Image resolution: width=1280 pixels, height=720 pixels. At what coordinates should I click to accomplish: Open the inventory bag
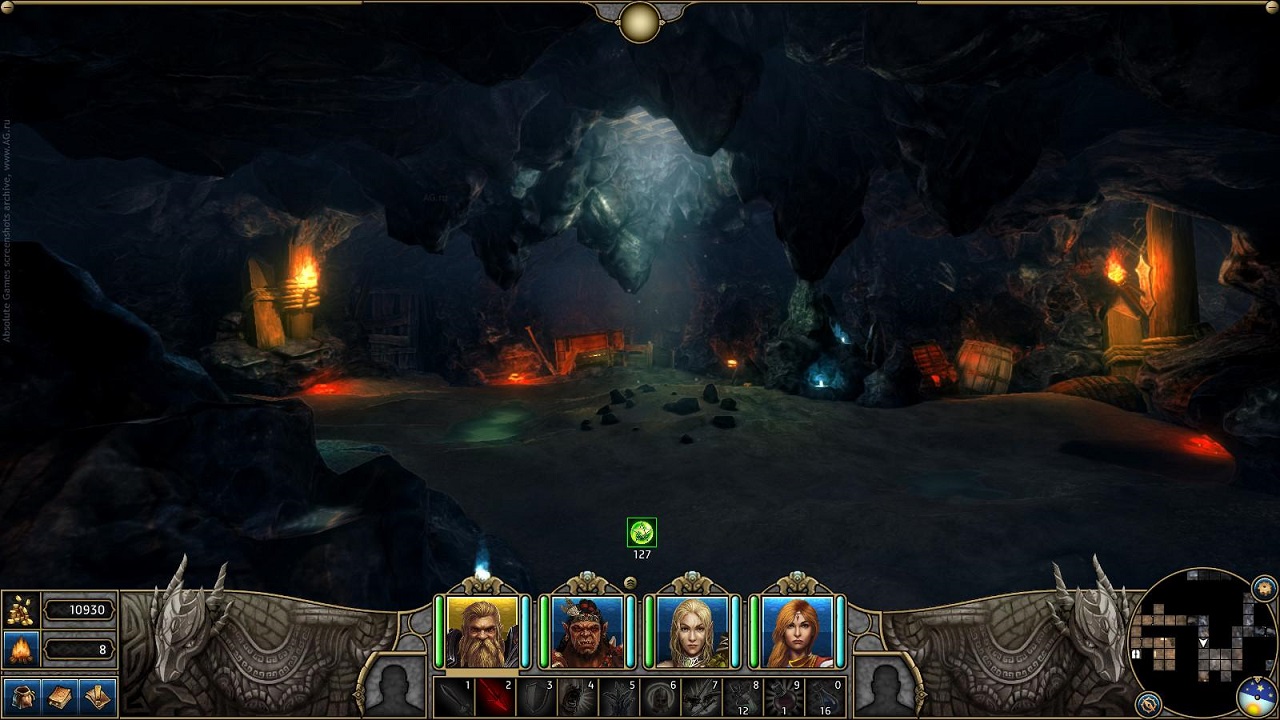[22, 696]
